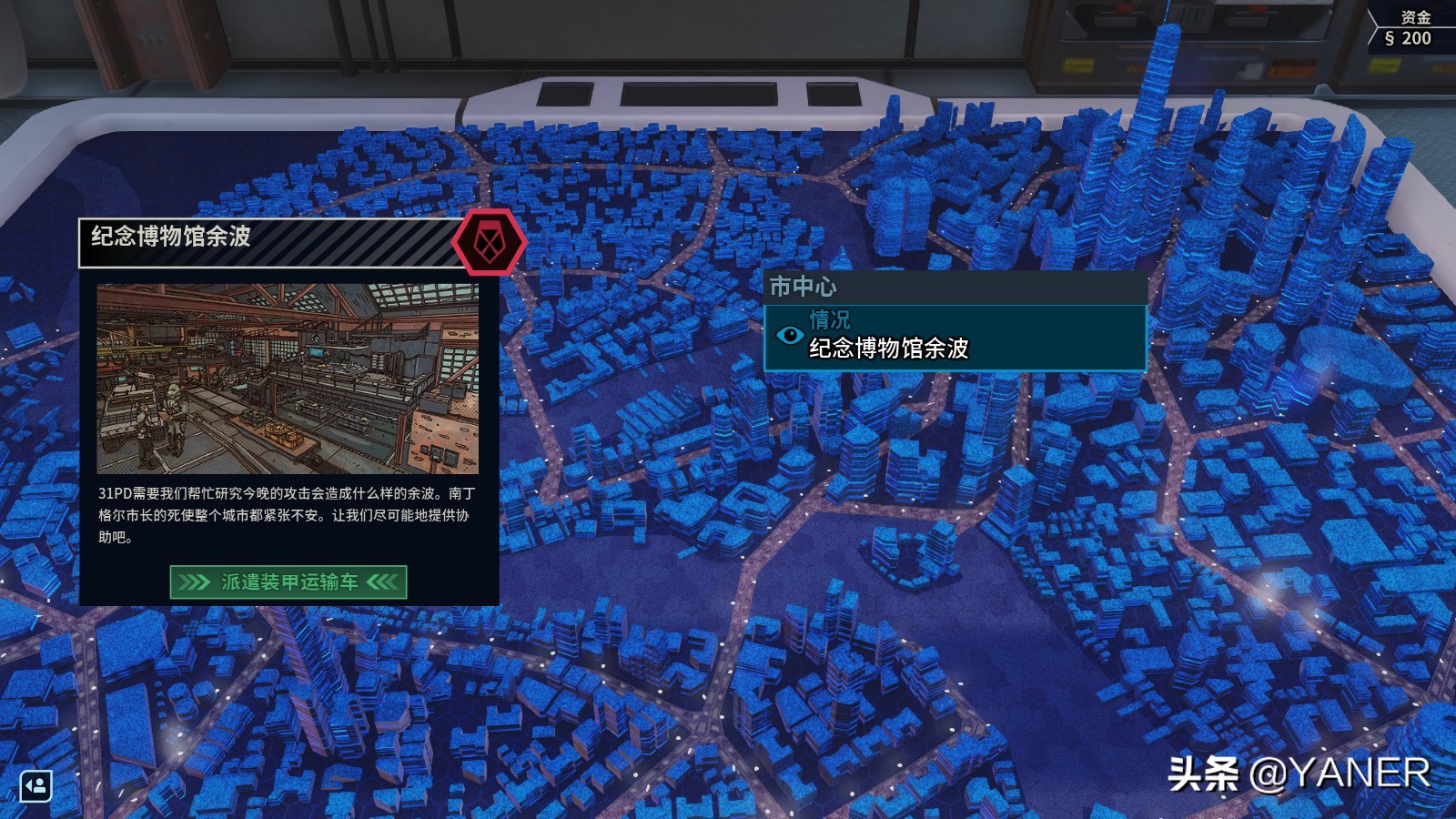Click the red hexagon mission emblem
The image size is (1456, 819).
click(x=490, y=242)
